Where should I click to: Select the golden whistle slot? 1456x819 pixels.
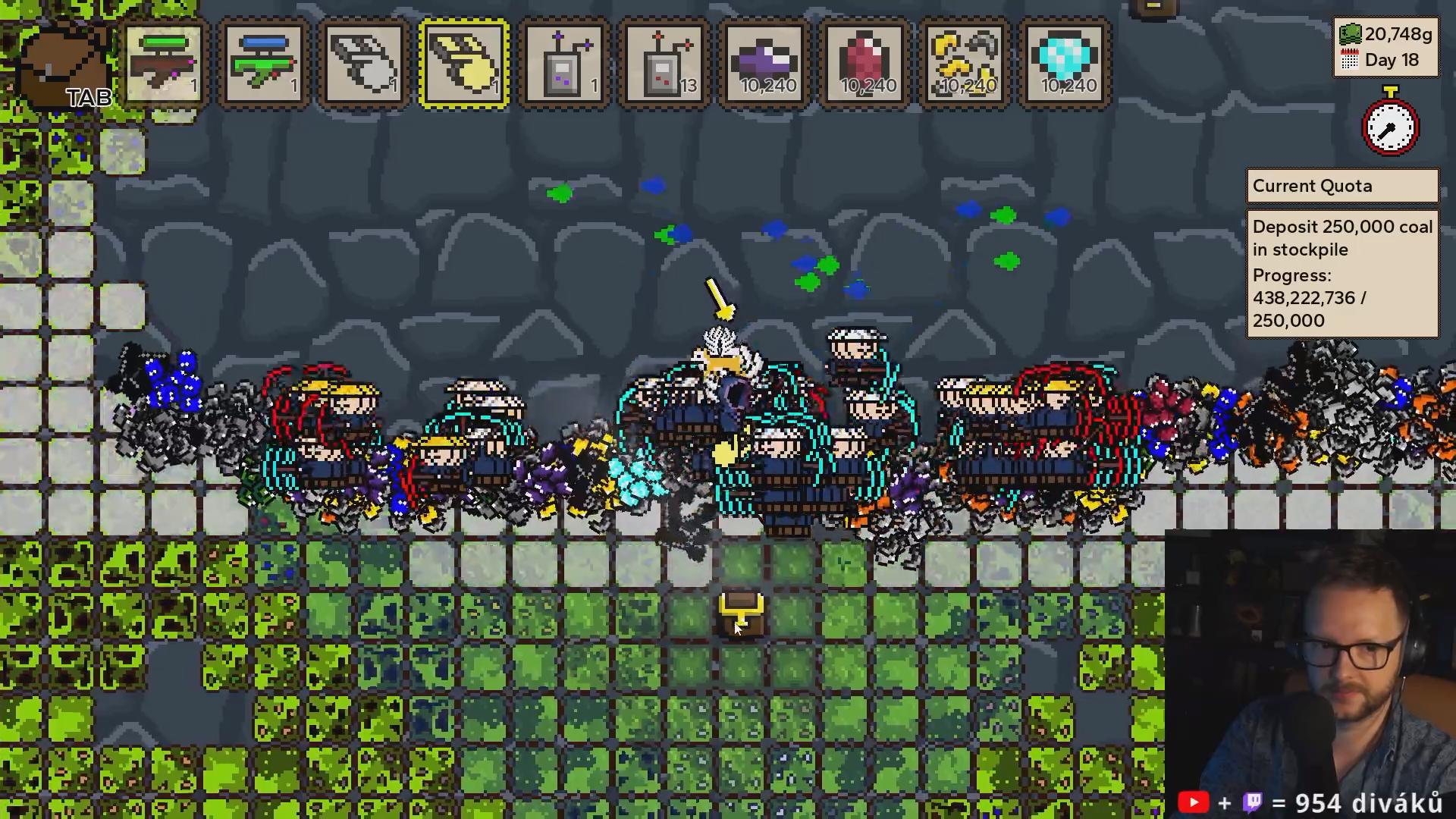coord(464,64)
